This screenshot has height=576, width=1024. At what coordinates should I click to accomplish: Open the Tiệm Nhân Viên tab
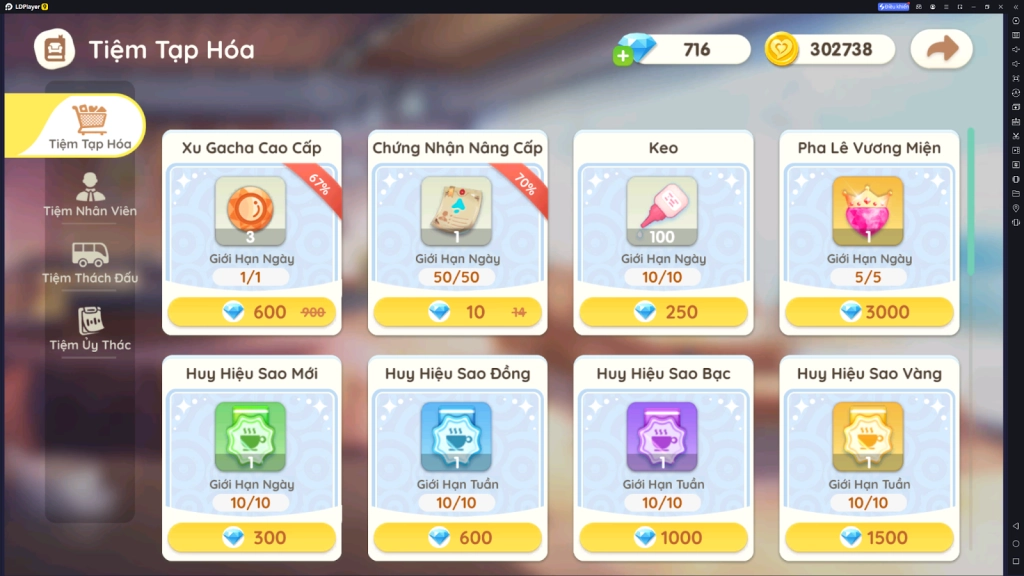(x=90, y=194)
